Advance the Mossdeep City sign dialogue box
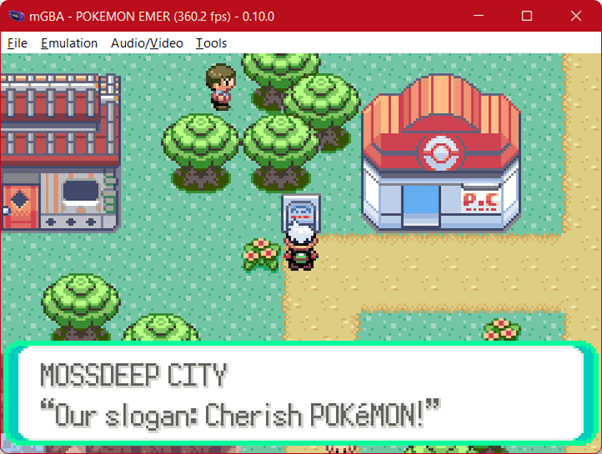Viewport: 602px width, 454px height. click(300, 393)
